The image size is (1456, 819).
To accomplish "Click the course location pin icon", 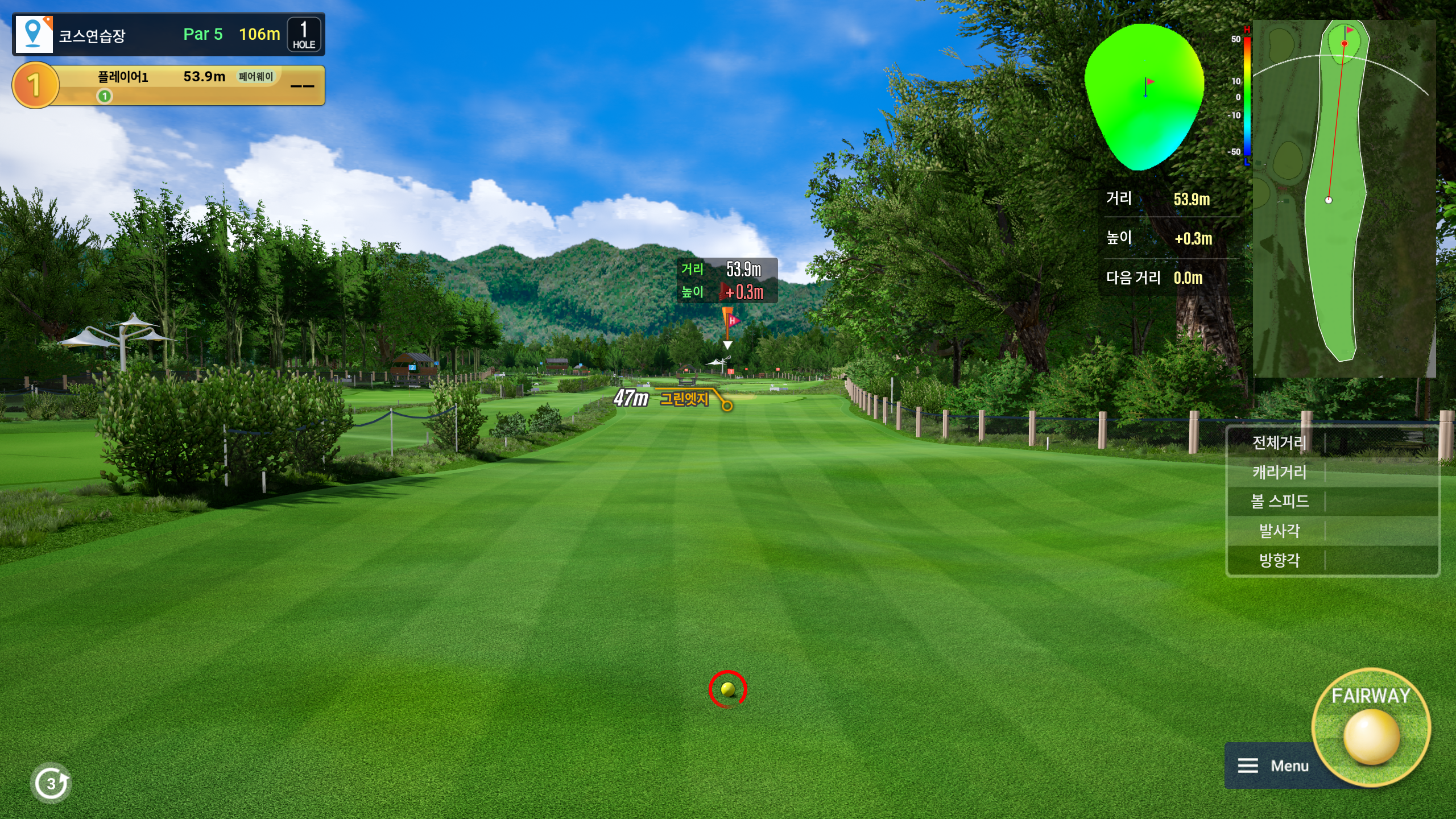I will [34, 34].
